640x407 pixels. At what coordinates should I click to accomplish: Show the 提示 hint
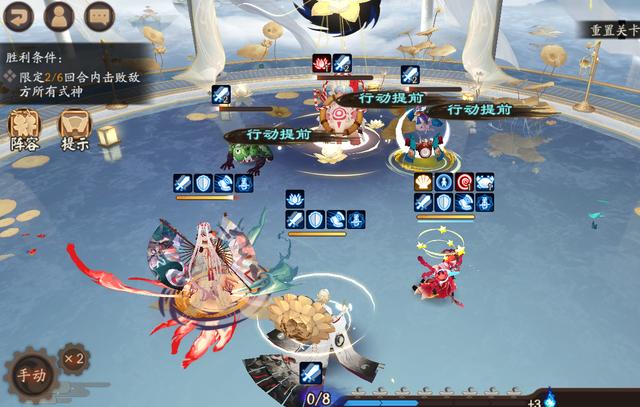[75, 128]
